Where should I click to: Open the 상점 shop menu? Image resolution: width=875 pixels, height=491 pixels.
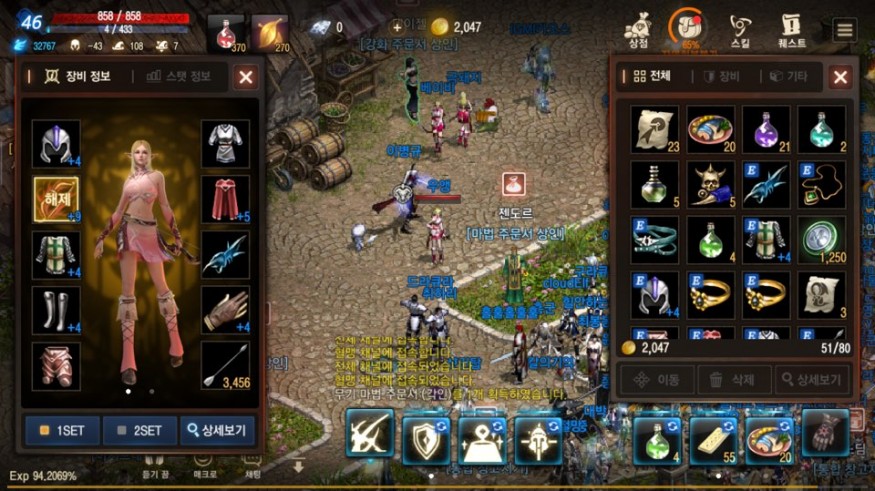point(637,30)
